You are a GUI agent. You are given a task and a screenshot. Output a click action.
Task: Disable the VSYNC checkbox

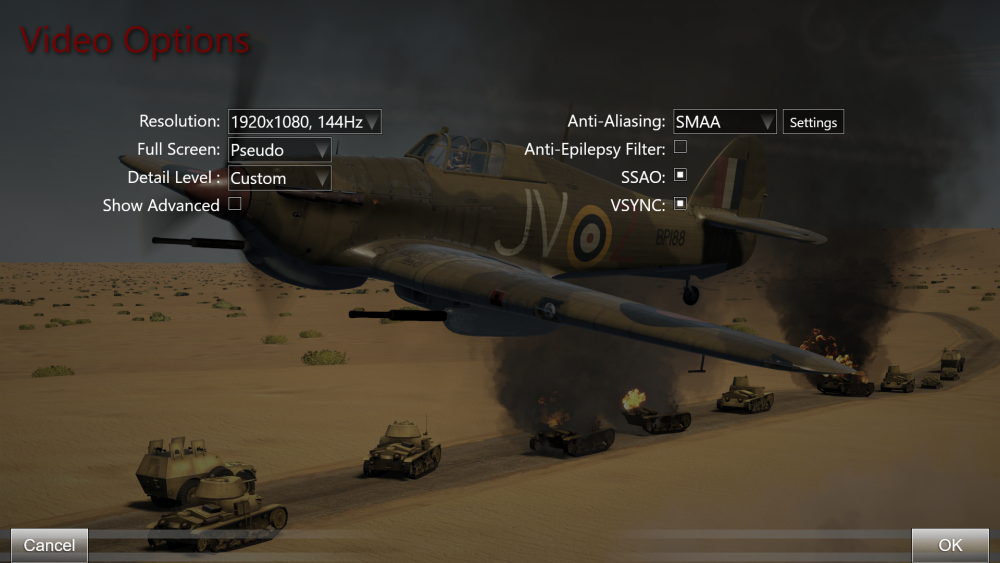680,203
